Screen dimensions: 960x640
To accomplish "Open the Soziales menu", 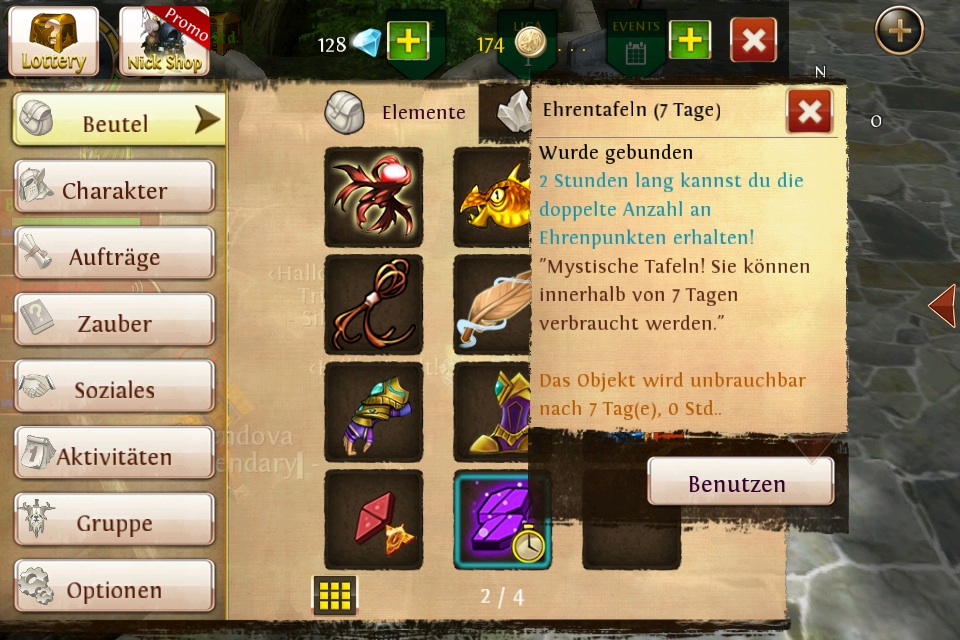I will click(x=114, y=388).
